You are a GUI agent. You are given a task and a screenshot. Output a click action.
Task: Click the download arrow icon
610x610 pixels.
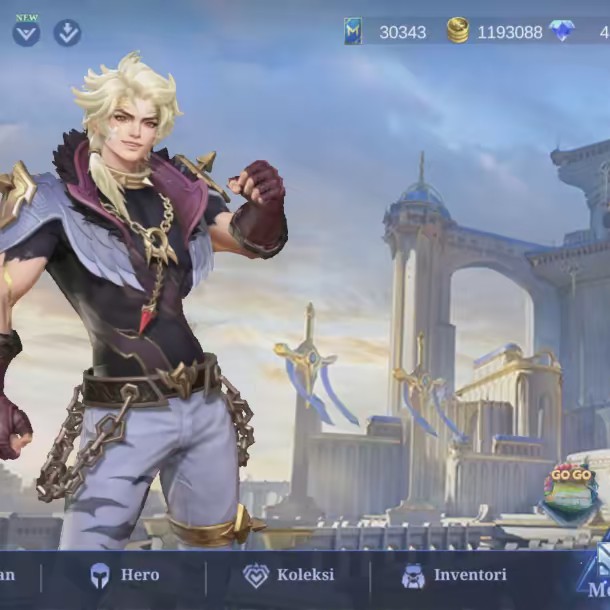(67, 32)
